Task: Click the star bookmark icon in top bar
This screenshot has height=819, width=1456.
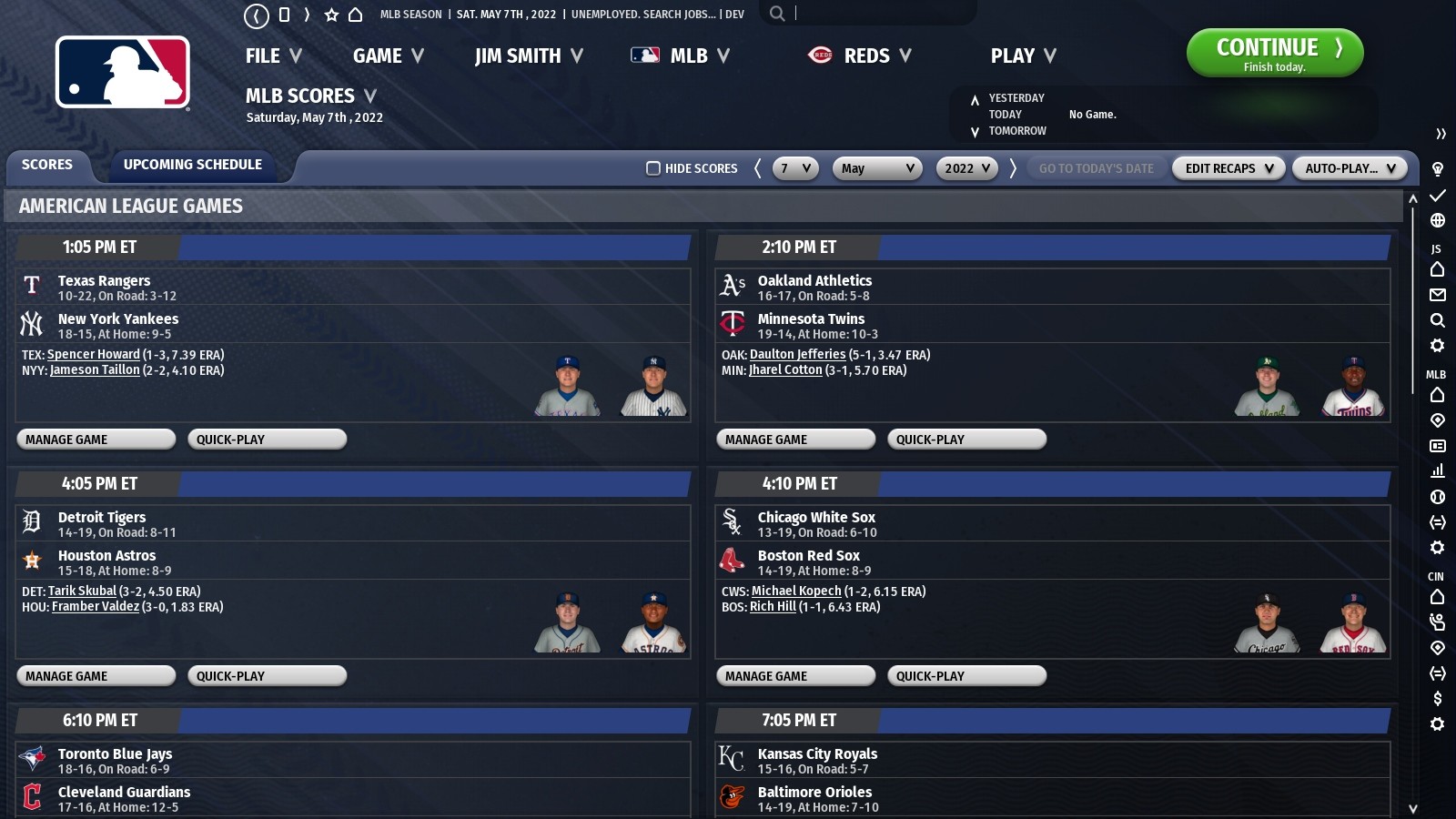Action: coord(329,14)
